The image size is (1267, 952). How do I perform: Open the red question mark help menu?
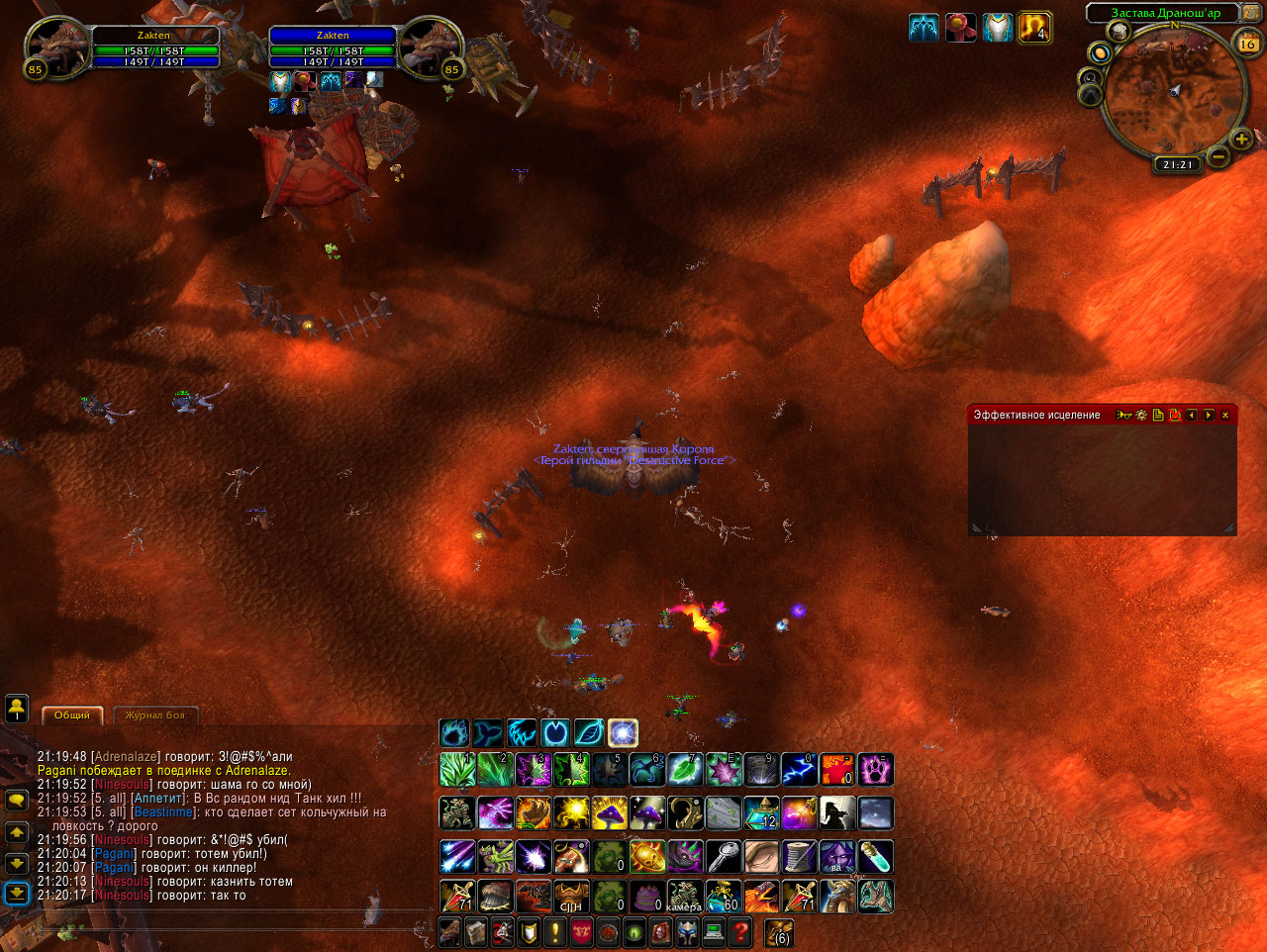pyautogui.click(x=738, y=932)
